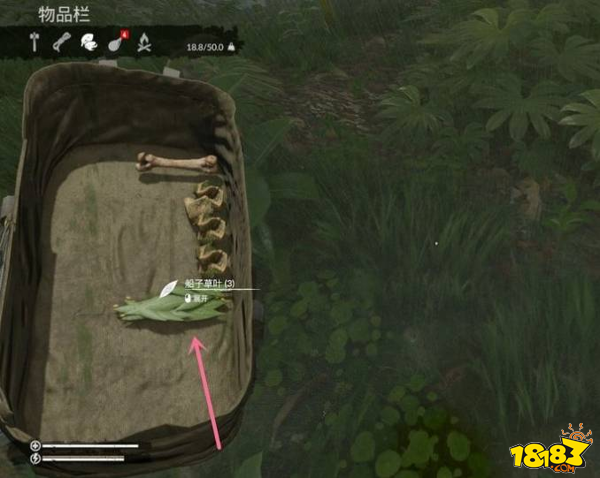Pick the bone in the backpack

point(176,161)
